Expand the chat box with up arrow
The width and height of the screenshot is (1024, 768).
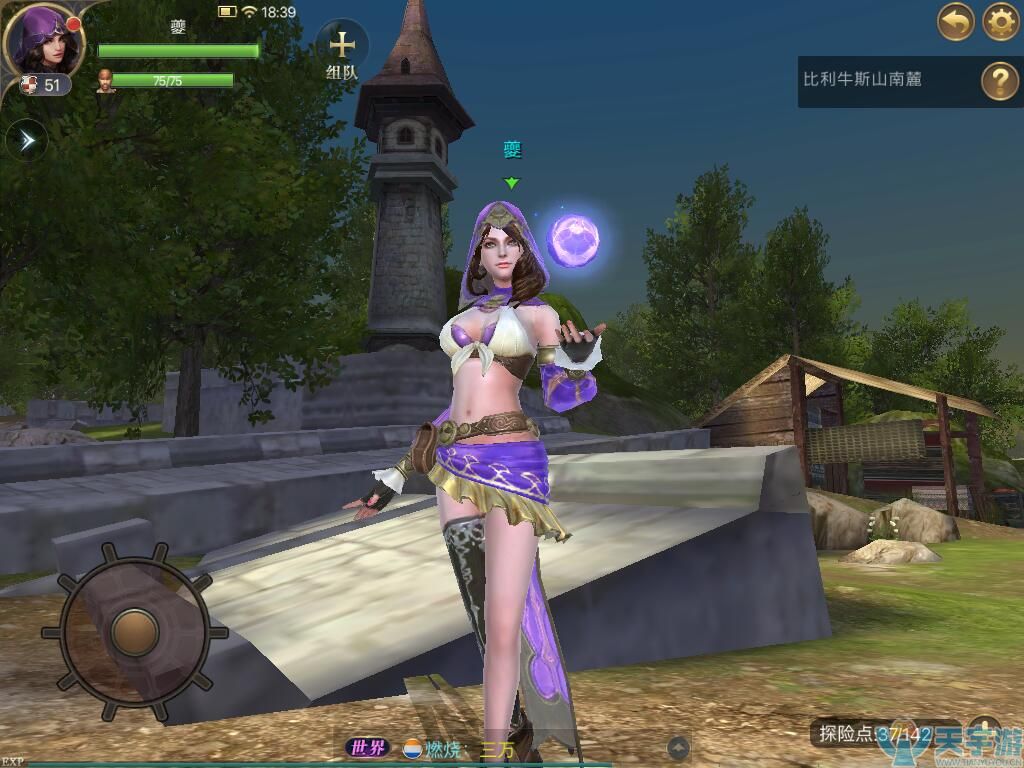click(x=678, y=747)
